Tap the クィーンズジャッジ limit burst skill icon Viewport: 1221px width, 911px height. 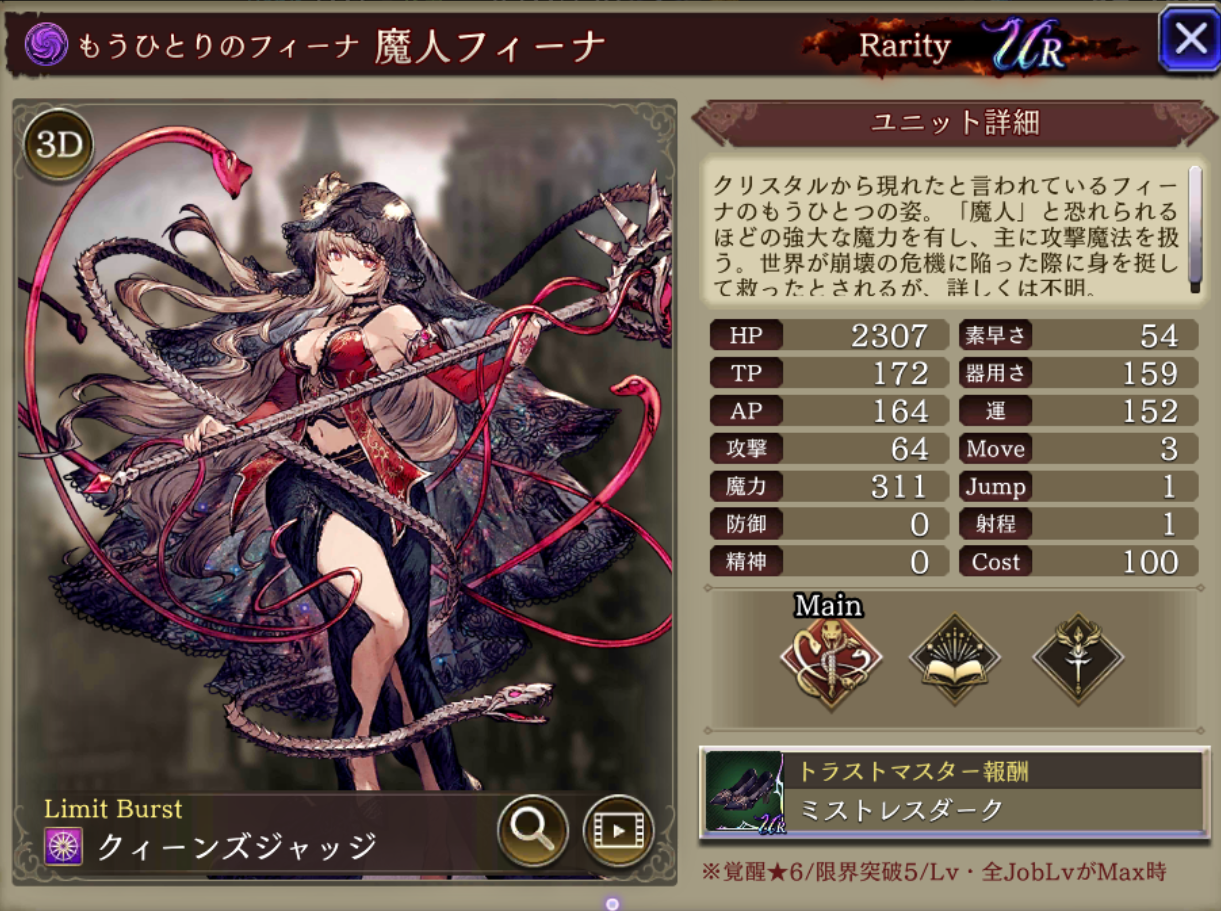click(x=63, y=848)
